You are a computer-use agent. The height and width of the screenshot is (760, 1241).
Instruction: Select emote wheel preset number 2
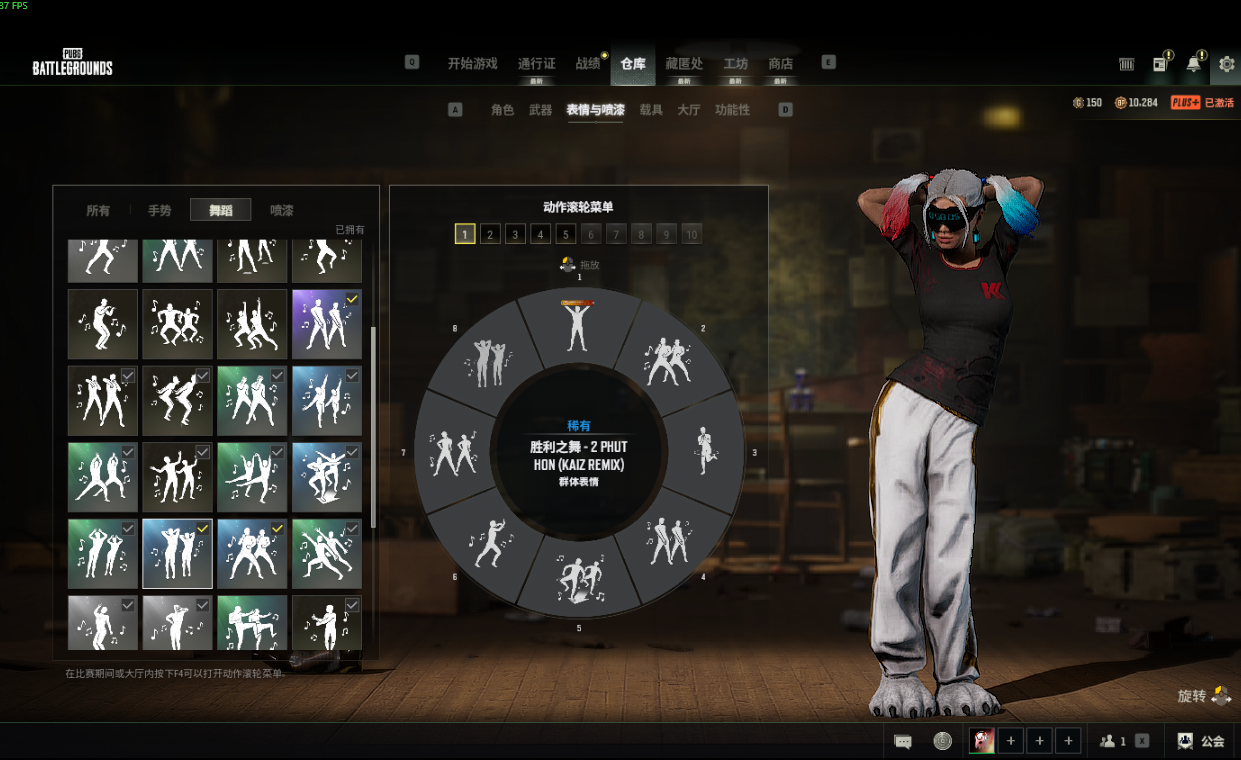tap(490, 234)
